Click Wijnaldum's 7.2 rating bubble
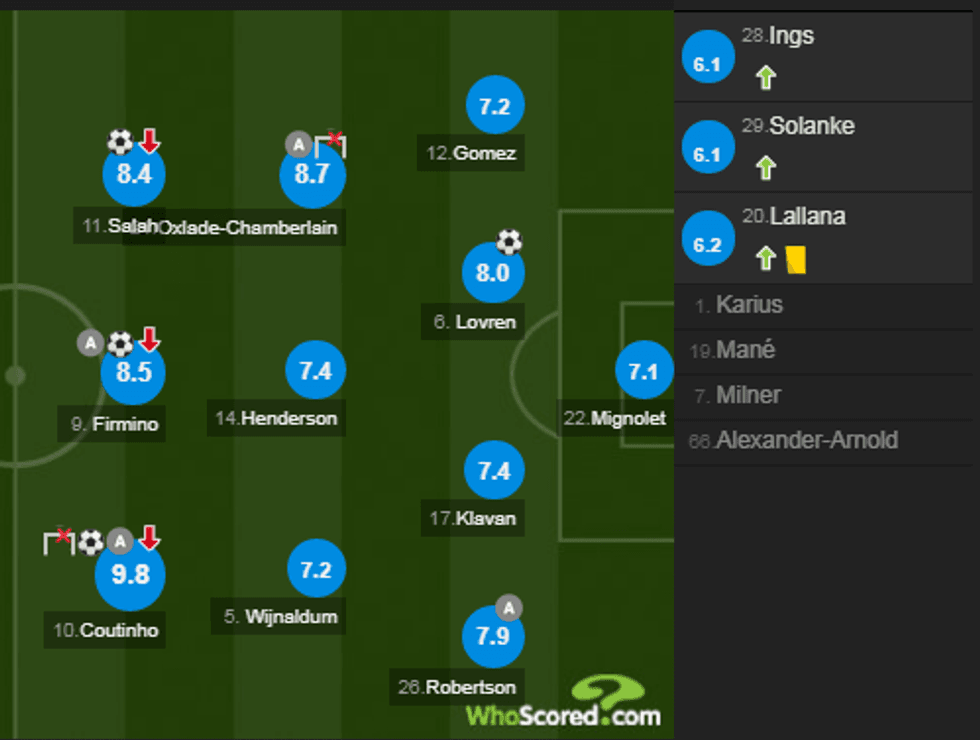980x740 pixels. [315, 569]
